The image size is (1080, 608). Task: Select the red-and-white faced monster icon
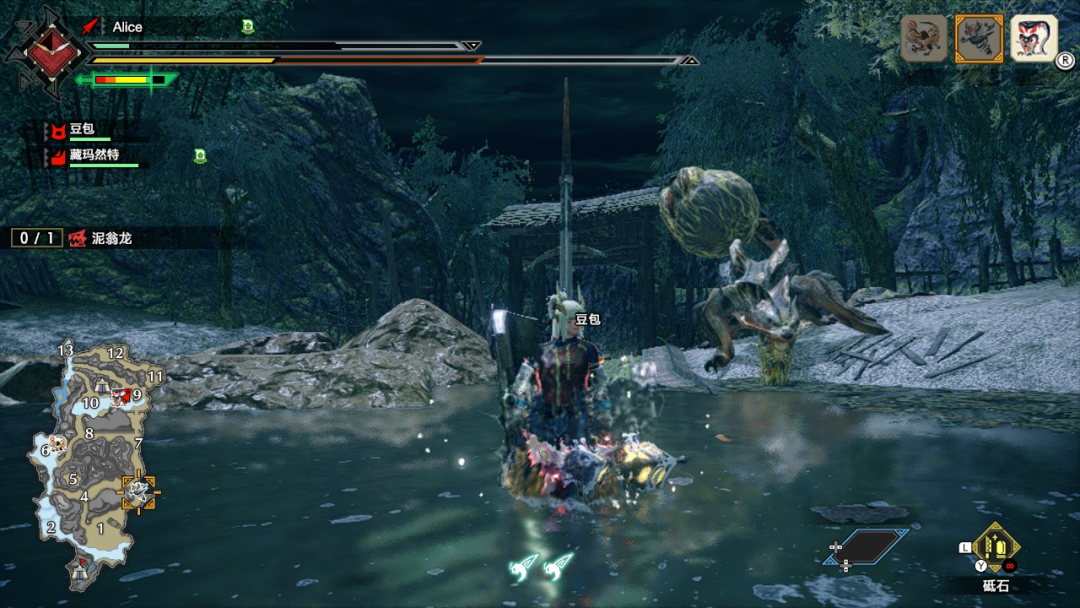[x=1033, y=39]
